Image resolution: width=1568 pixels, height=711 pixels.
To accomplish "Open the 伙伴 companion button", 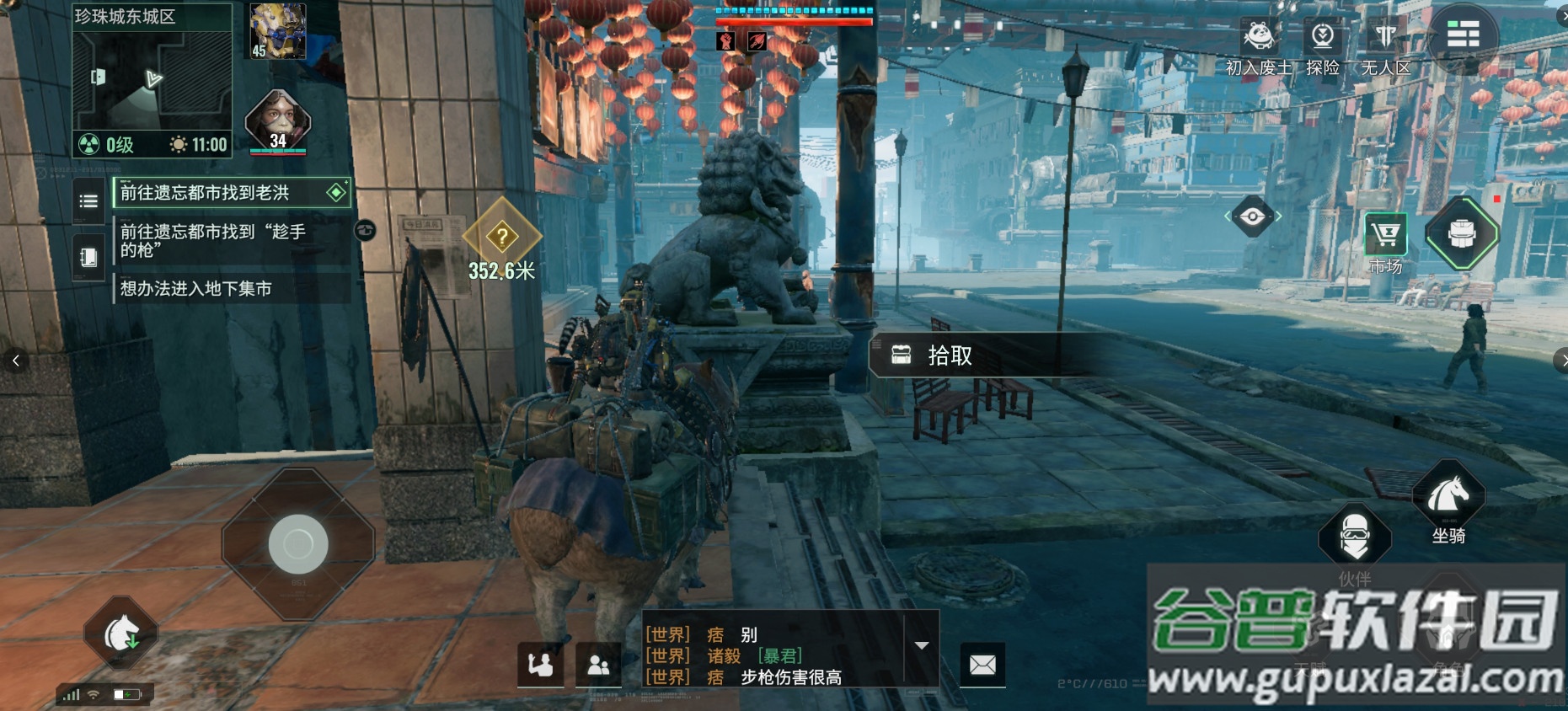I will 1354,536.
